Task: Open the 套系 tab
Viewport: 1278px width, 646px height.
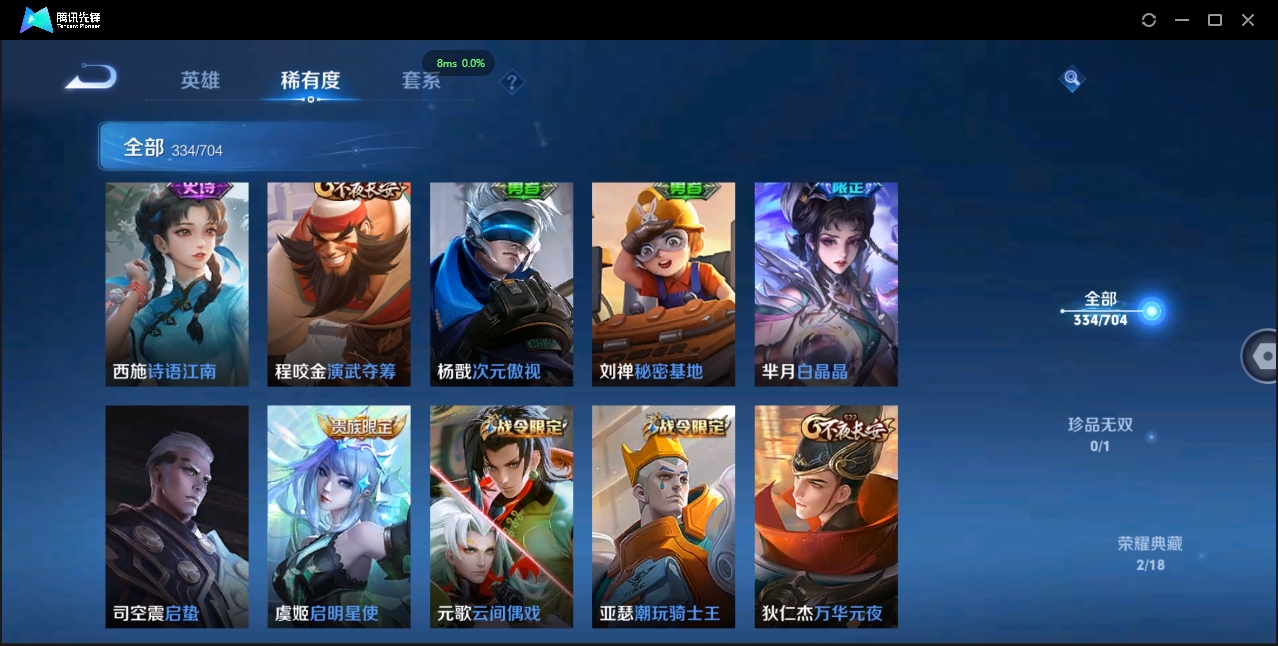Action: click(421, 80)
